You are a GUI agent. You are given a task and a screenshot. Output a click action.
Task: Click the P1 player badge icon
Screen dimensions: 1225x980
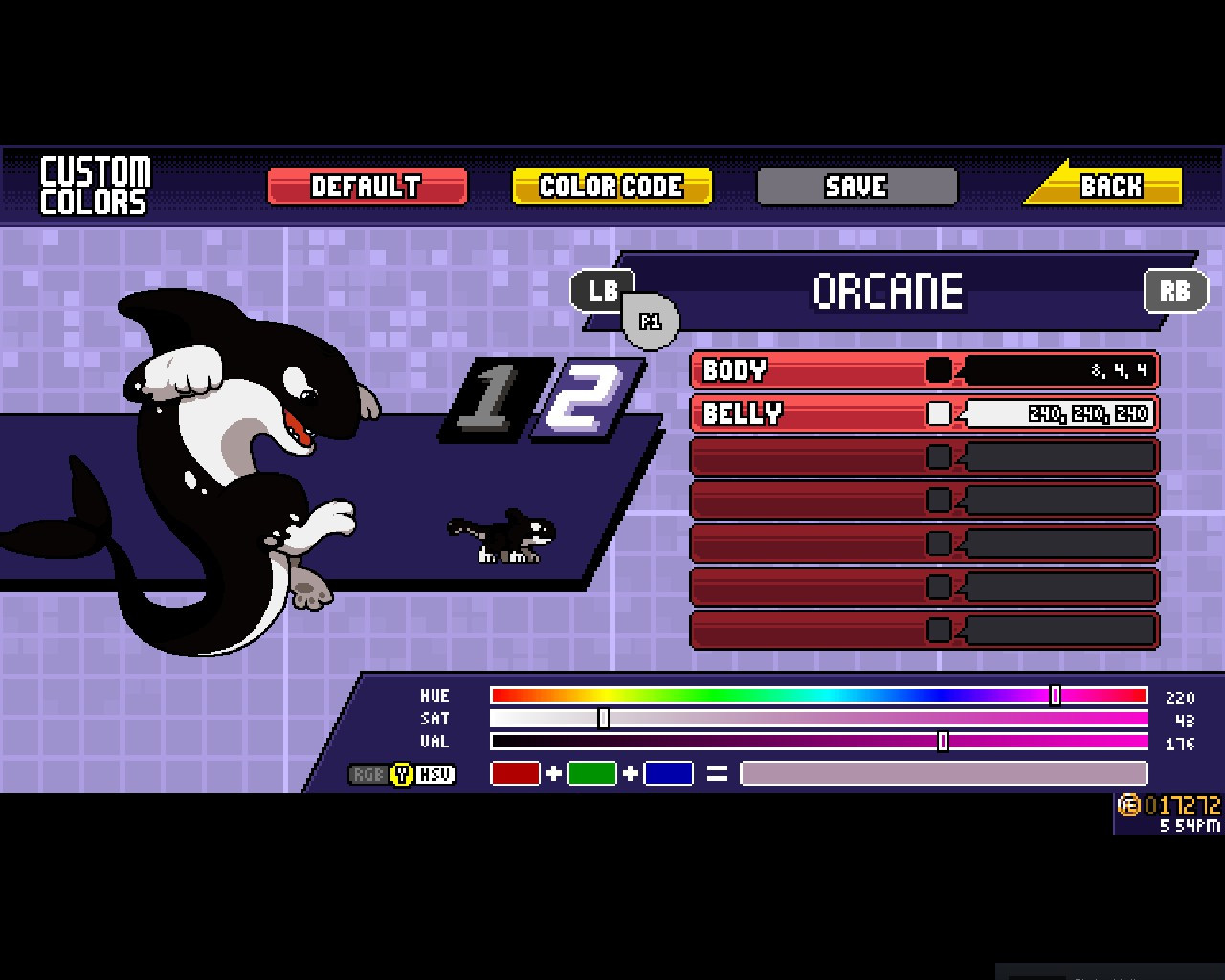pyautogui.click(x=650, y=322)
